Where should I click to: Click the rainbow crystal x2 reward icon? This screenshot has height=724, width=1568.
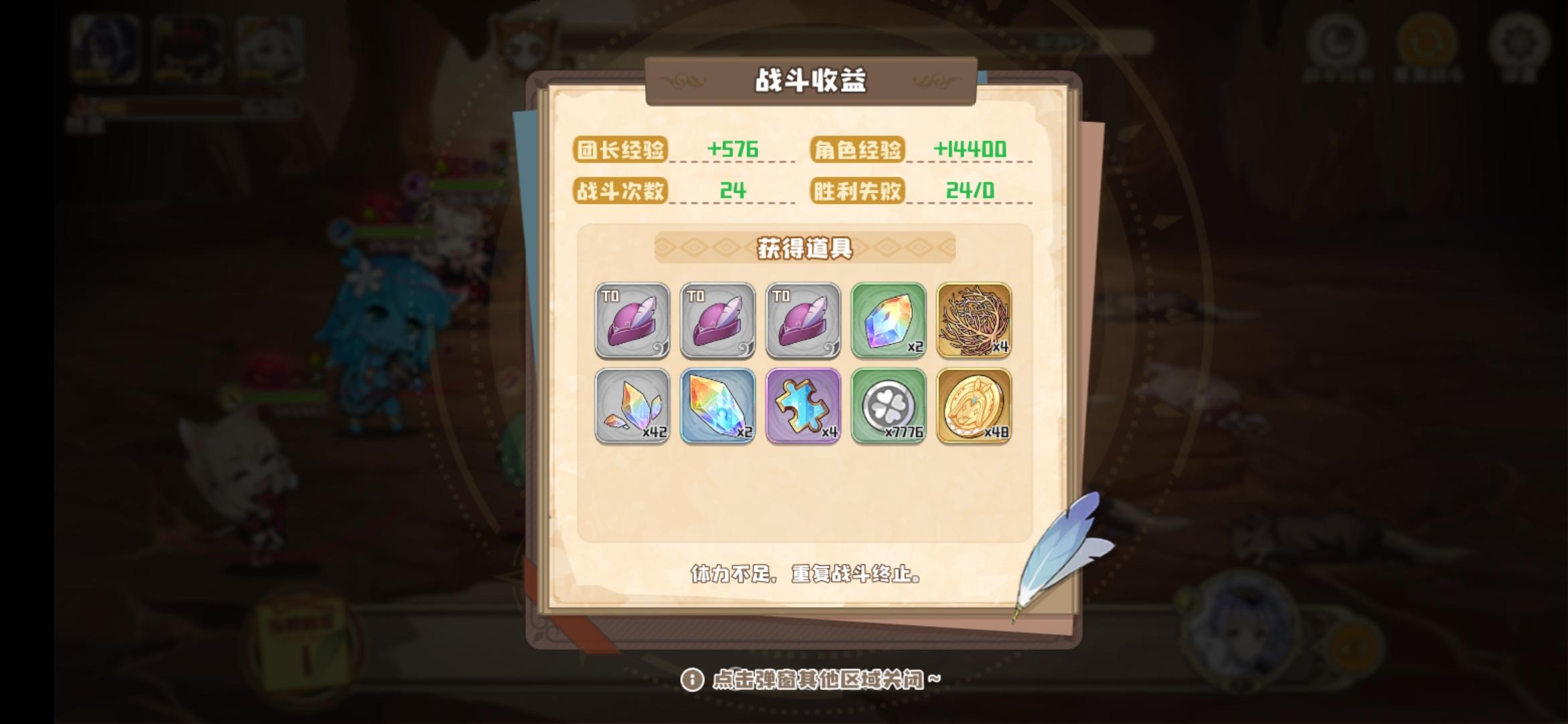click(888, 320)
